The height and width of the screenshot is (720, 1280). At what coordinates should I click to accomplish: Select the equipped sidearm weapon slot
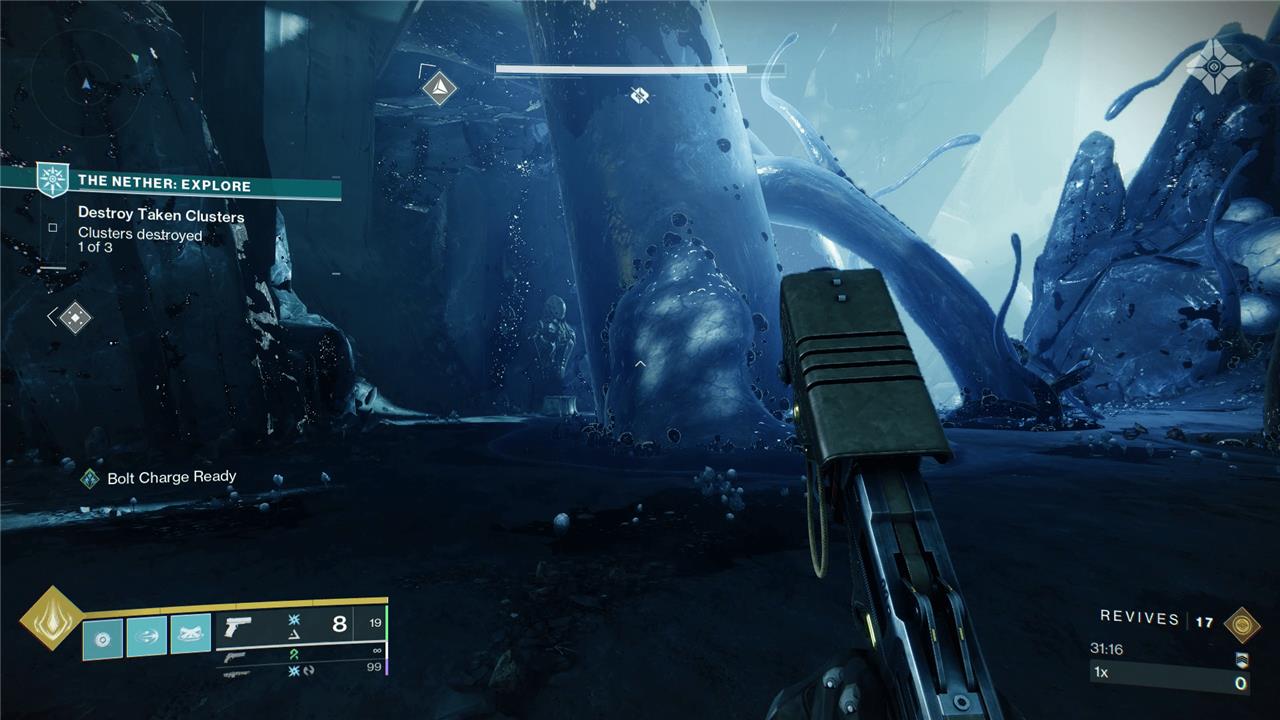300,625
